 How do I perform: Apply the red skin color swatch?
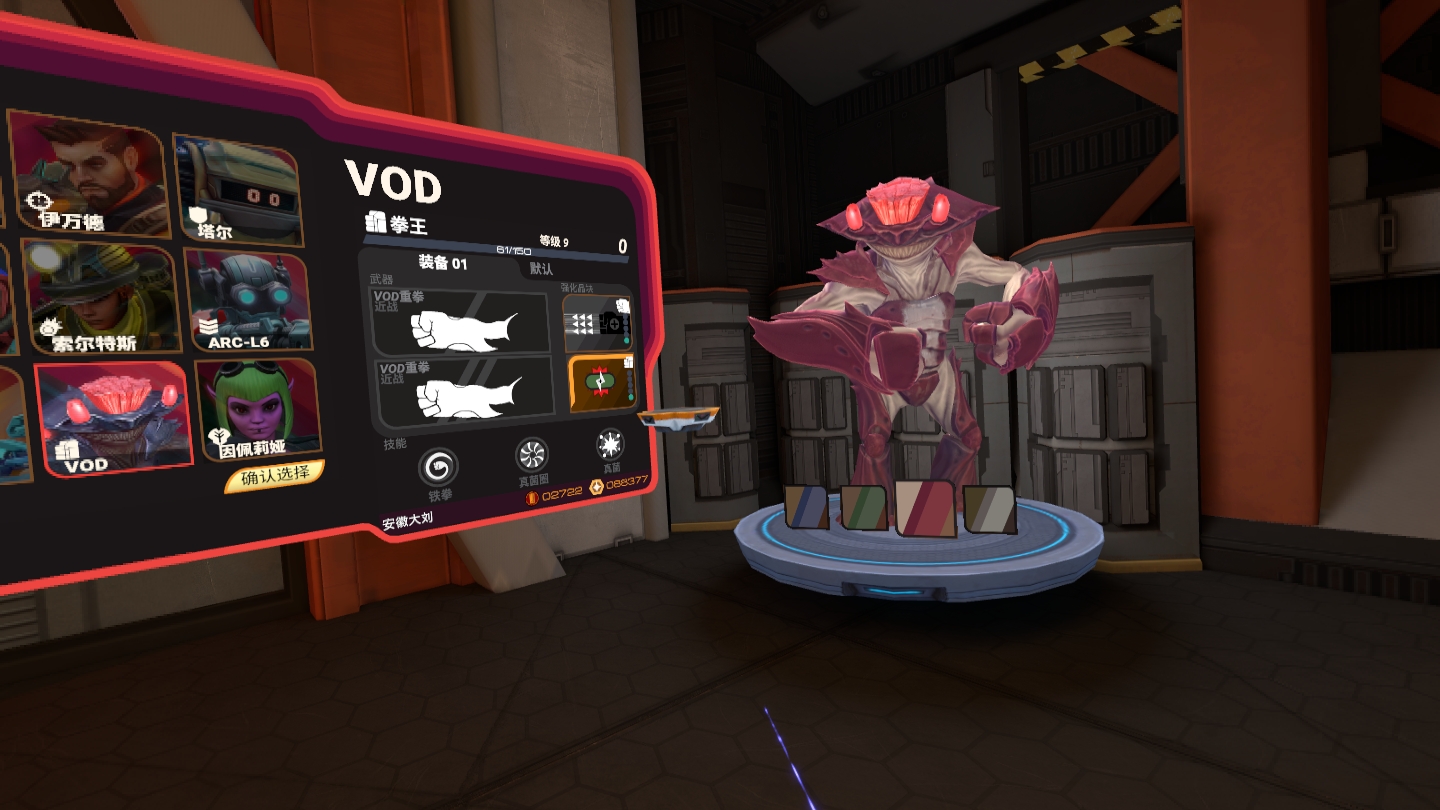pos(925,508)
